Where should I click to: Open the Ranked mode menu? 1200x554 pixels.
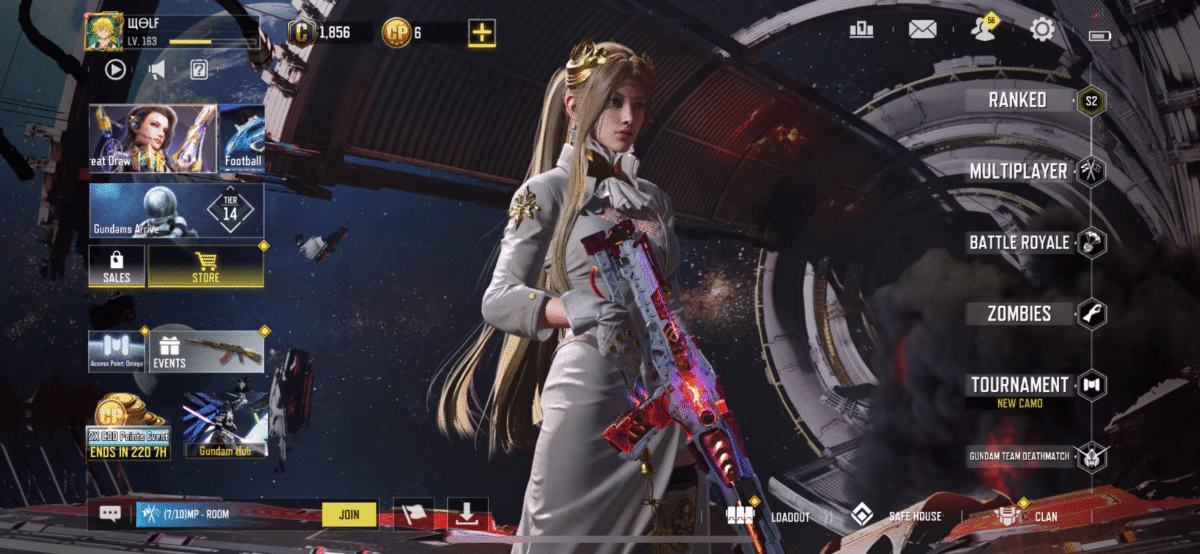[1018, 100]
